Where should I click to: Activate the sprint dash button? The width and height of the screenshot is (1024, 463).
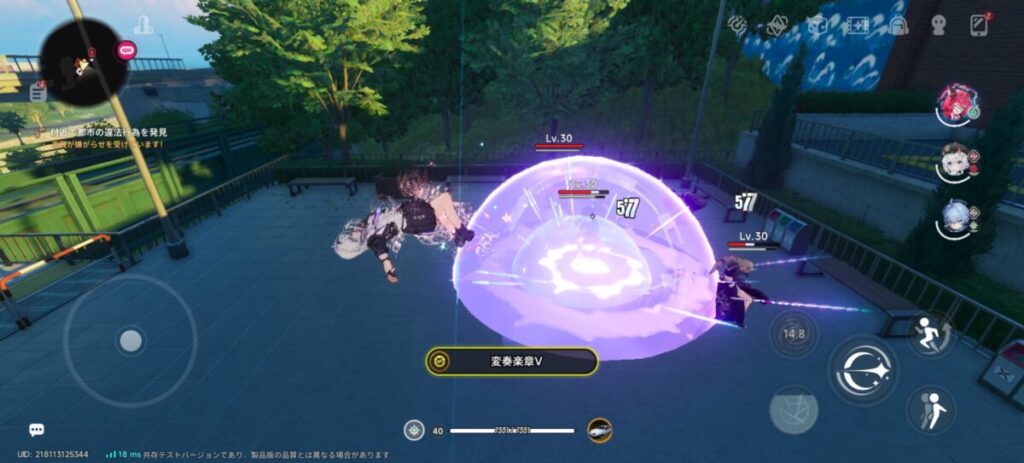929,334
